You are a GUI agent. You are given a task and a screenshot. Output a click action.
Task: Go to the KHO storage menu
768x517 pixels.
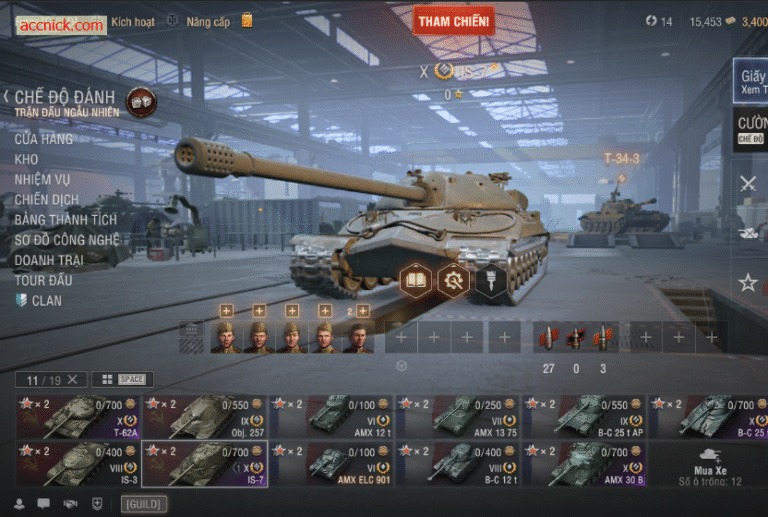point(26,159)
